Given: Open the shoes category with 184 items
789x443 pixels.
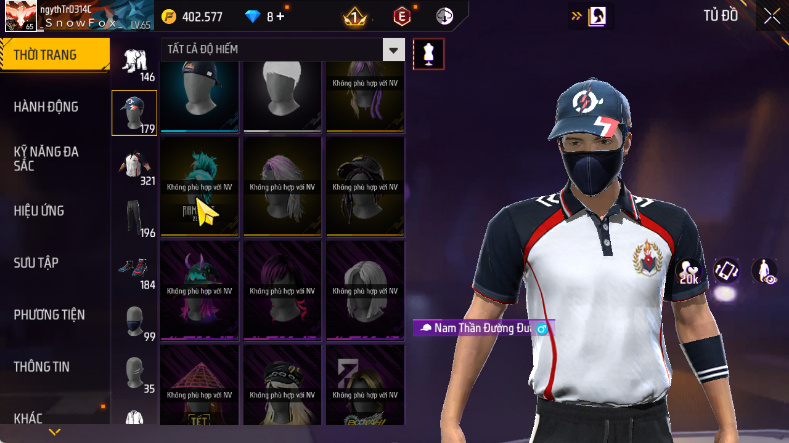Looking at the screenshot, I should pos(133,270).
